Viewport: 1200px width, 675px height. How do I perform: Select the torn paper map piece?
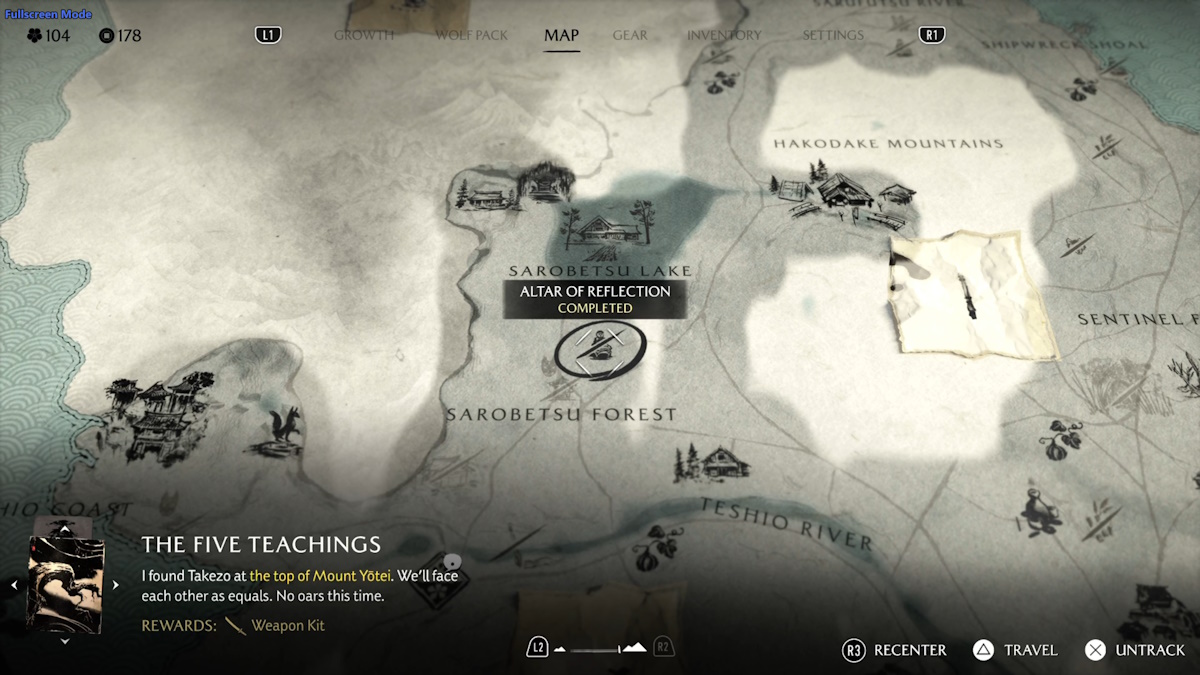click(x=968, y=294)
